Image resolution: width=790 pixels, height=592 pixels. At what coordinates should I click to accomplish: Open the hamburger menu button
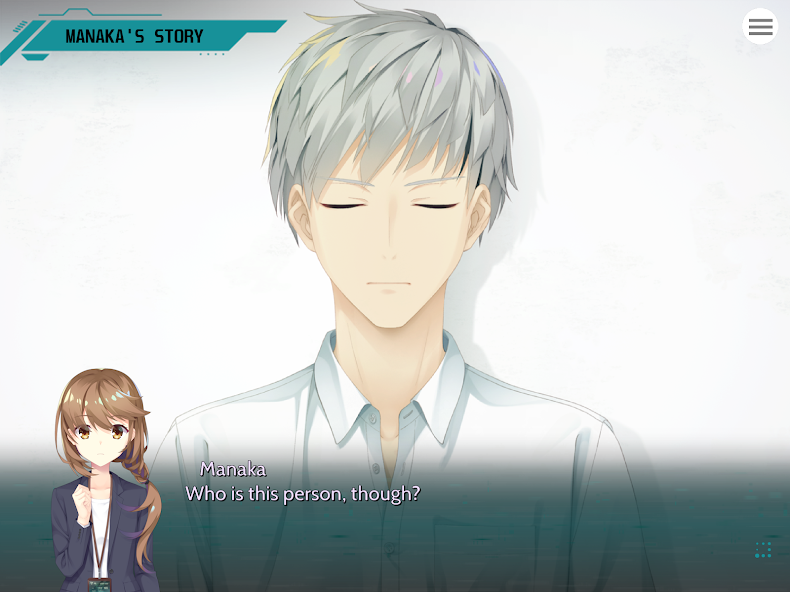(x=760, y=27)
